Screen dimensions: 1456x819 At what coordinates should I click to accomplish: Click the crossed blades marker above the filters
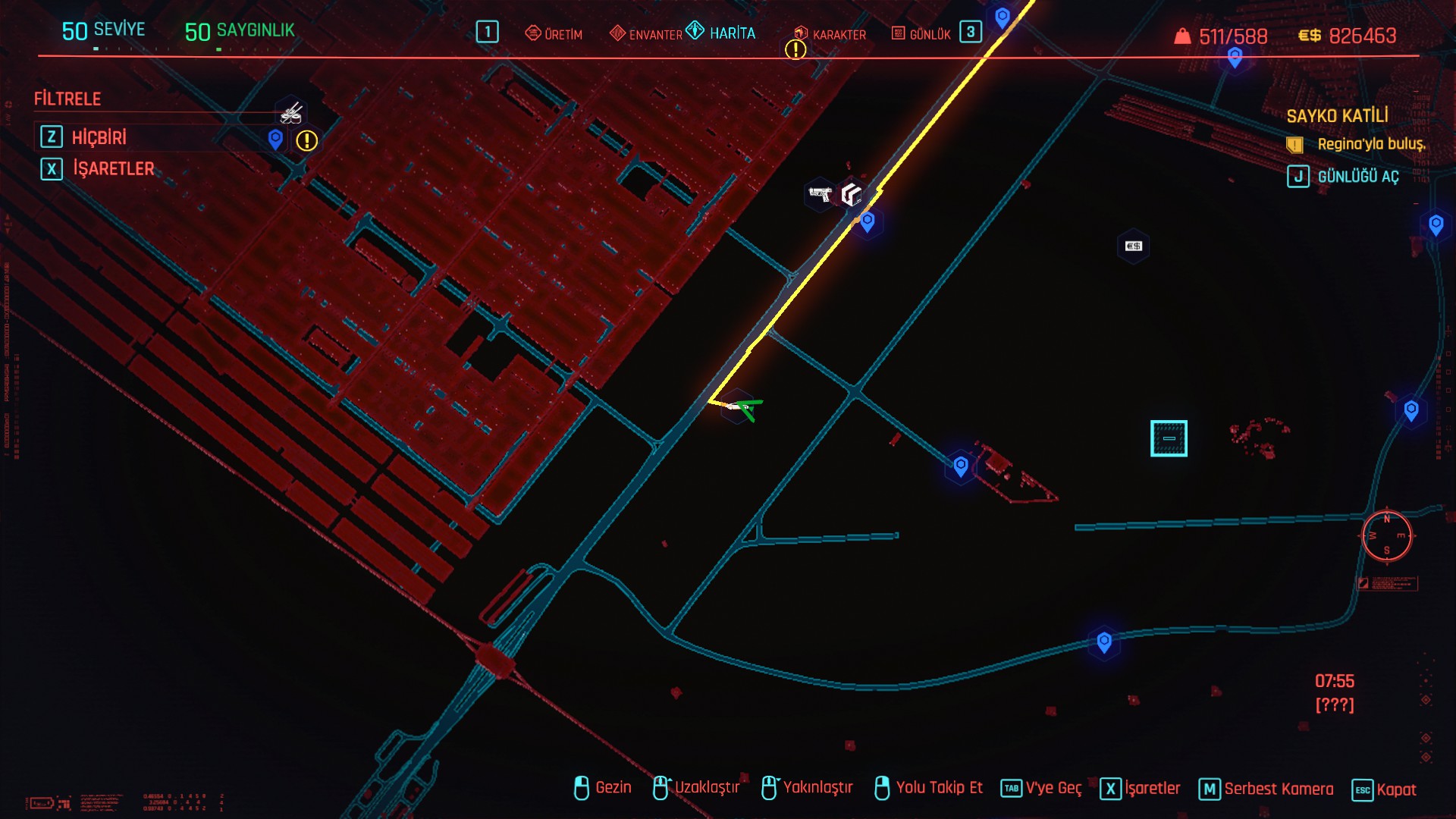[x=291, y=114]
